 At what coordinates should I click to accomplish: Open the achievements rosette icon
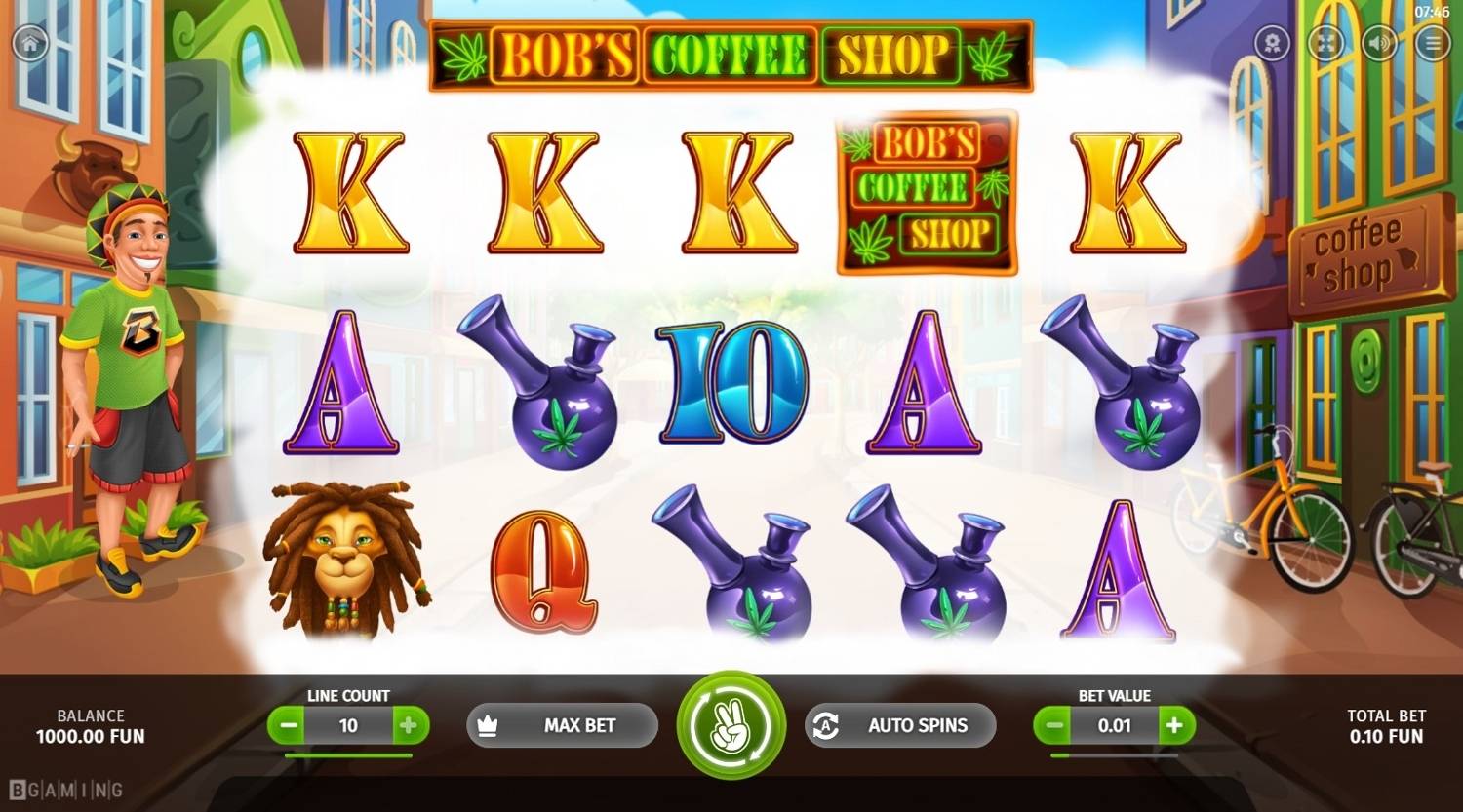tap(1271, 43)
